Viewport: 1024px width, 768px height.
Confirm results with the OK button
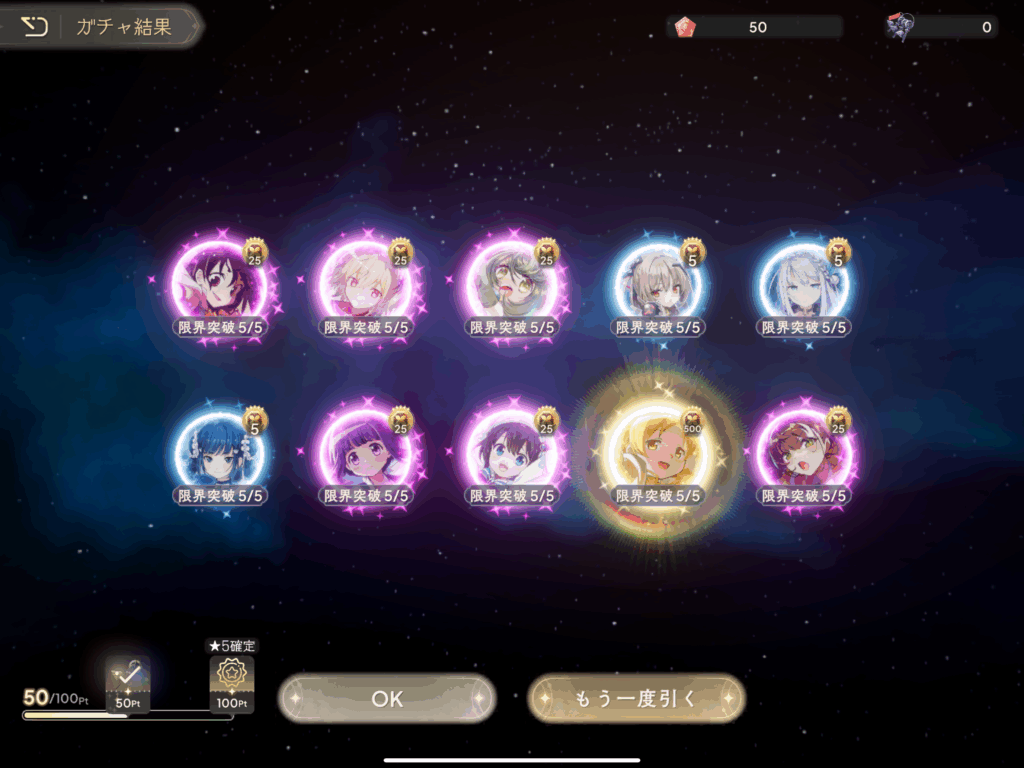click(387, 698)
